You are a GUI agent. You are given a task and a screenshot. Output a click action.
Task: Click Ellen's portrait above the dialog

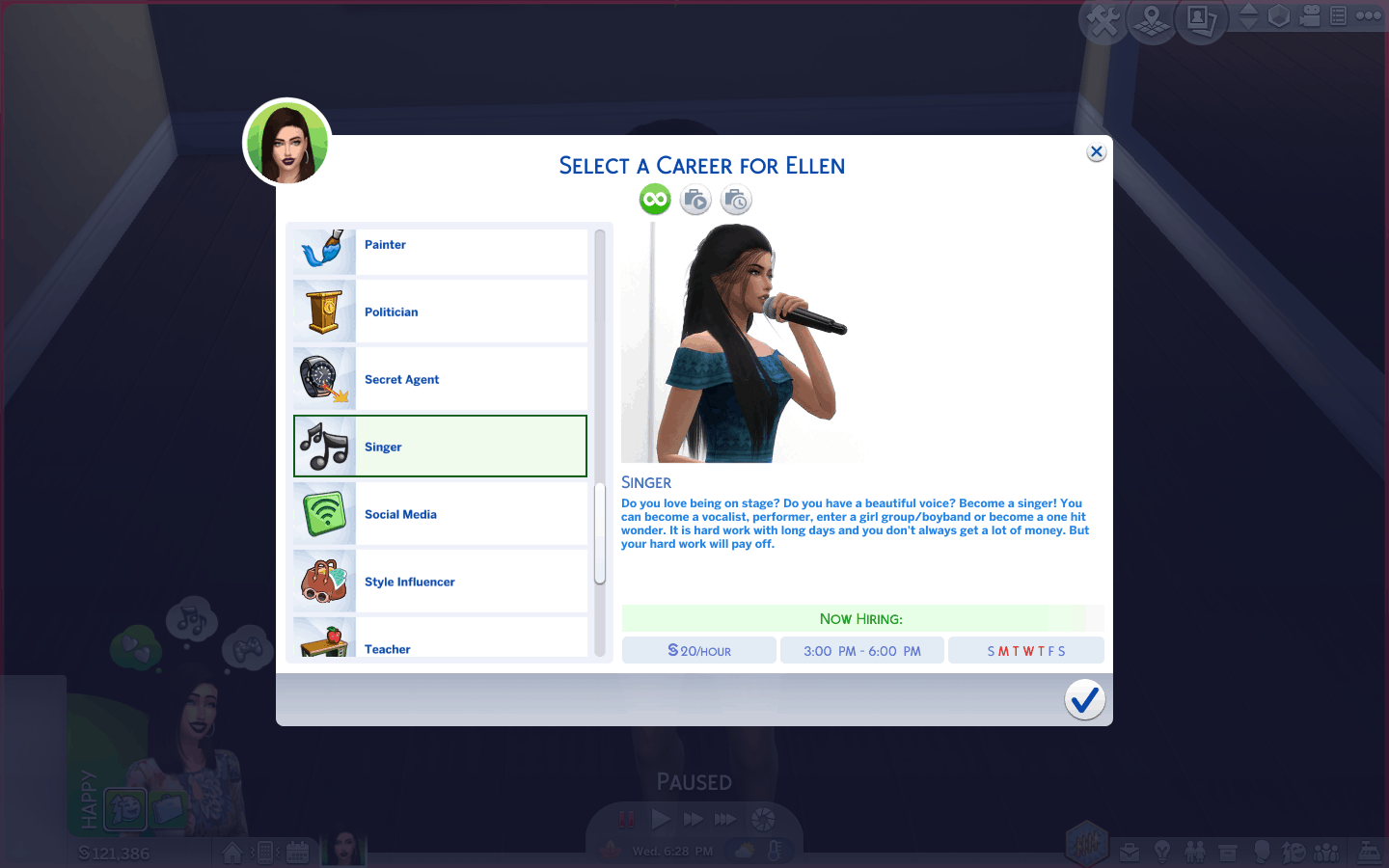287,143
